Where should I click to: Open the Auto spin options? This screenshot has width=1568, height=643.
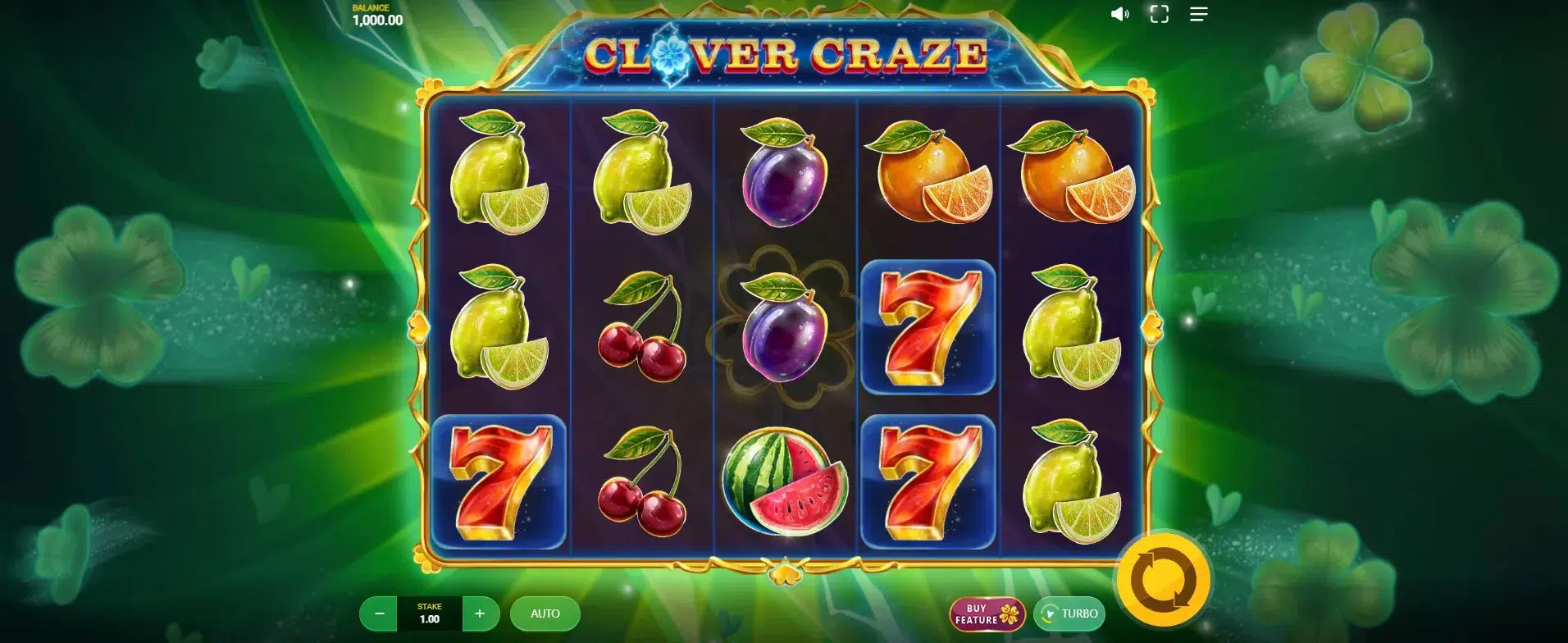(x=545, y=613)
